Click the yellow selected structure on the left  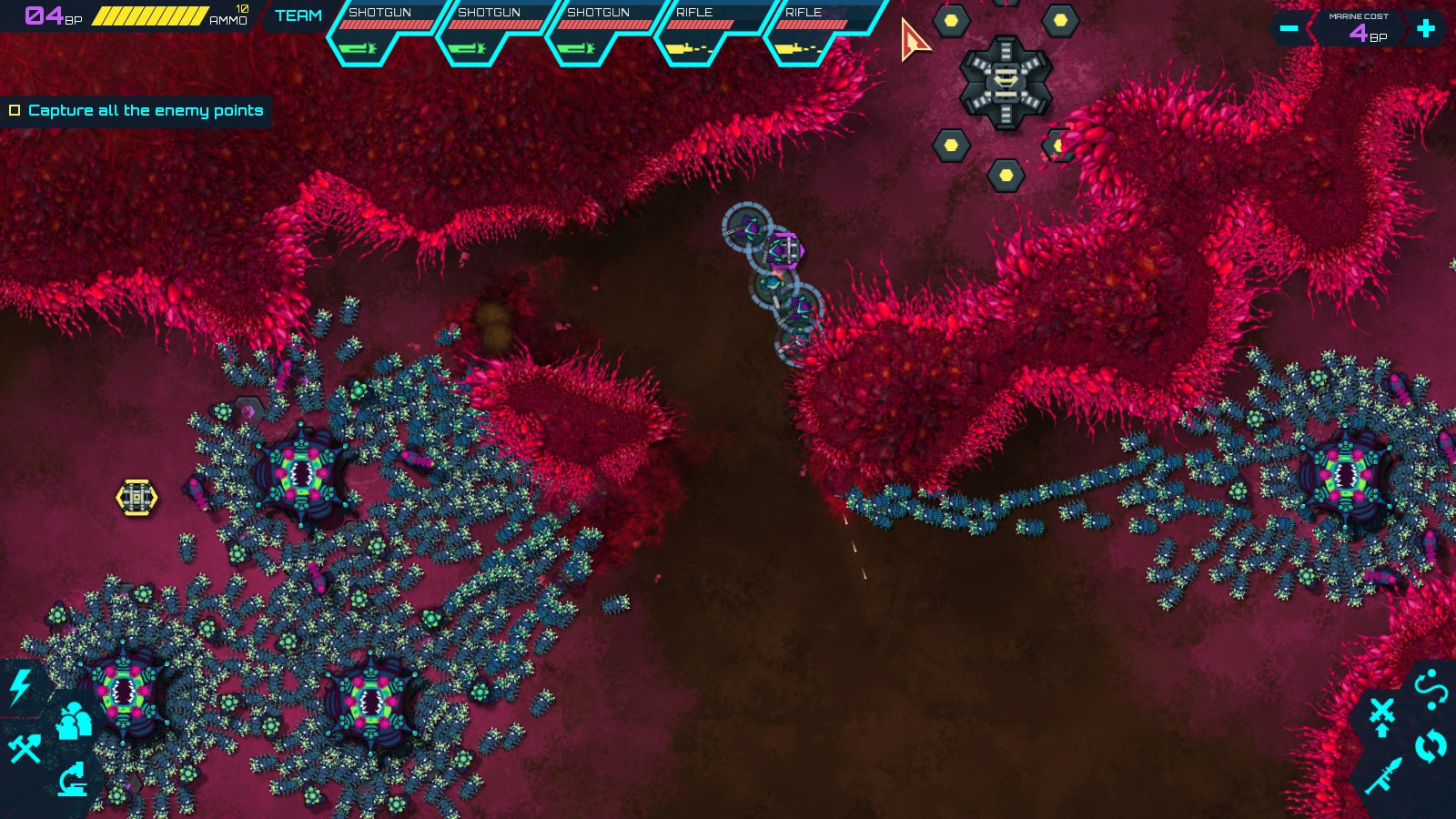136,495
